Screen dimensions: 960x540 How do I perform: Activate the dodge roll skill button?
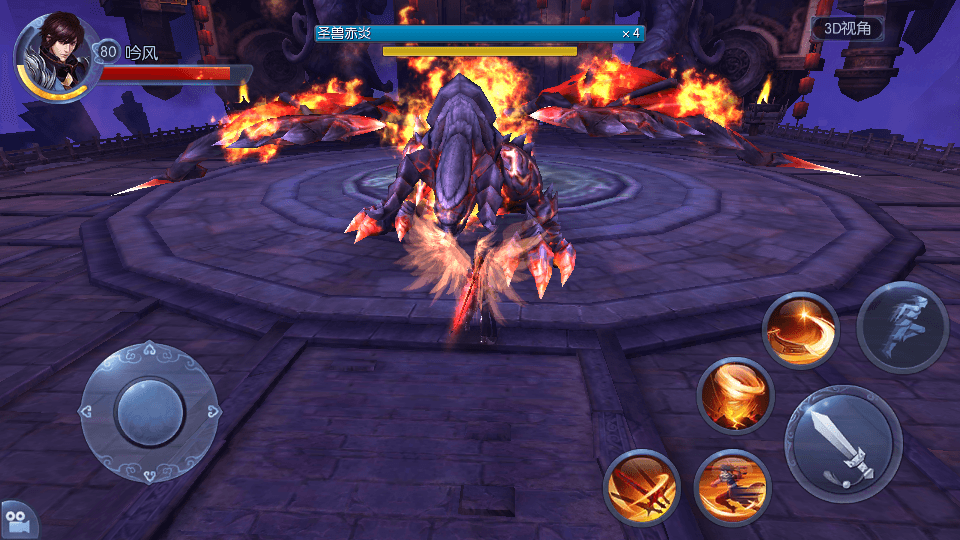(902, 328)
